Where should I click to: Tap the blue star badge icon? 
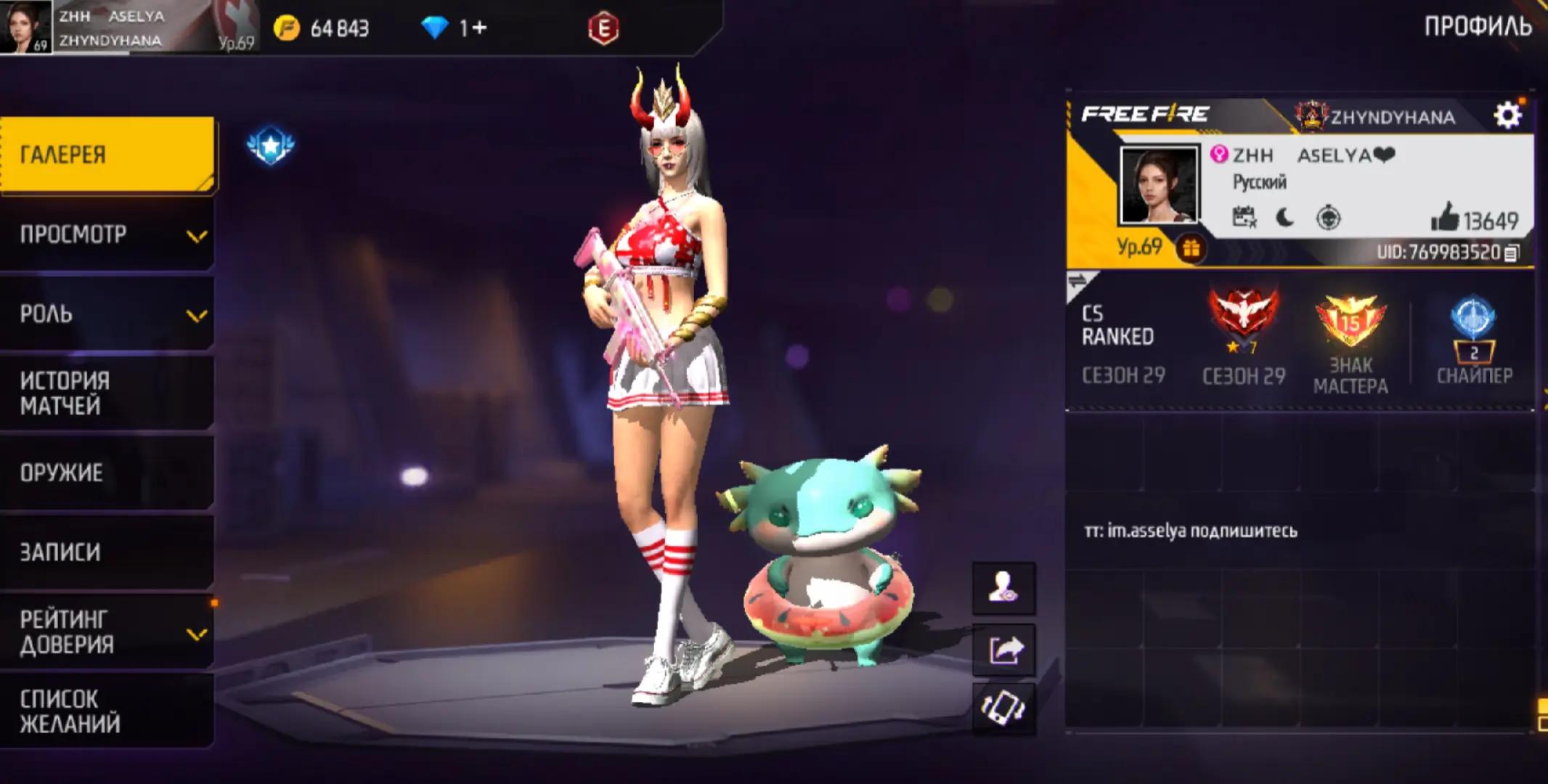coord(271,146)
